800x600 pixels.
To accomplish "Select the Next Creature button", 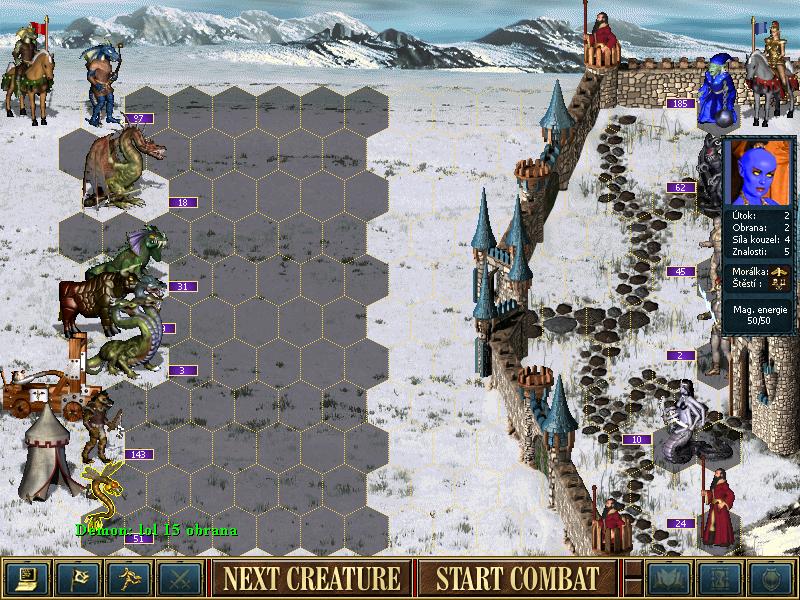I will (x=312, y=578).
